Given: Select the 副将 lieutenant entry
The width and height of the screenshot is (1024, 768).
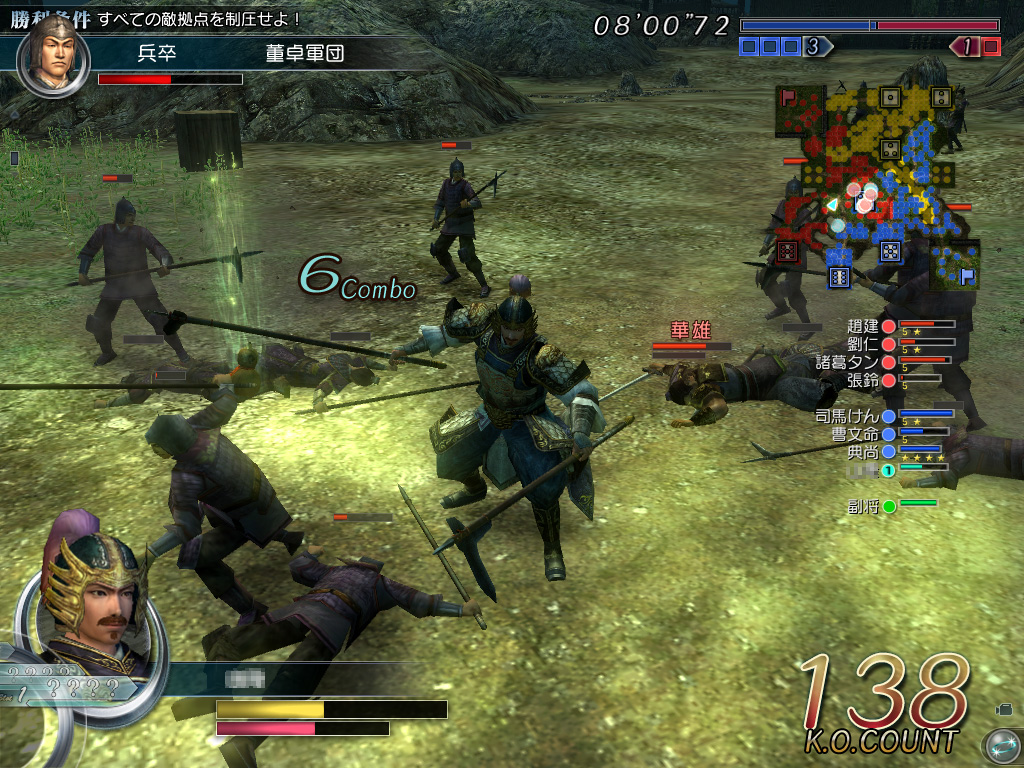Looking at the screenshot, I should click(x=862, y=506).
